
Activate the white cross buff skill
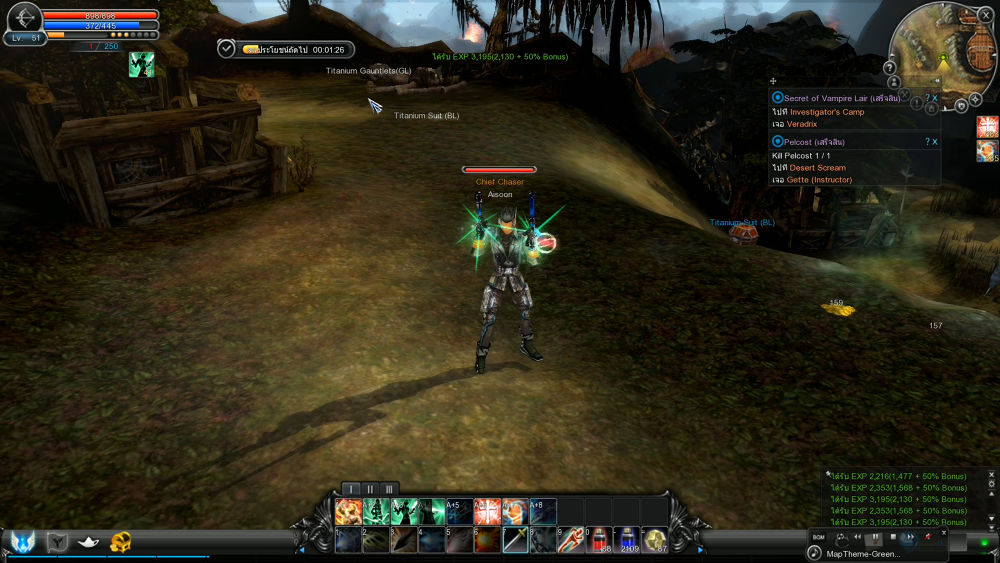(487, 512)
